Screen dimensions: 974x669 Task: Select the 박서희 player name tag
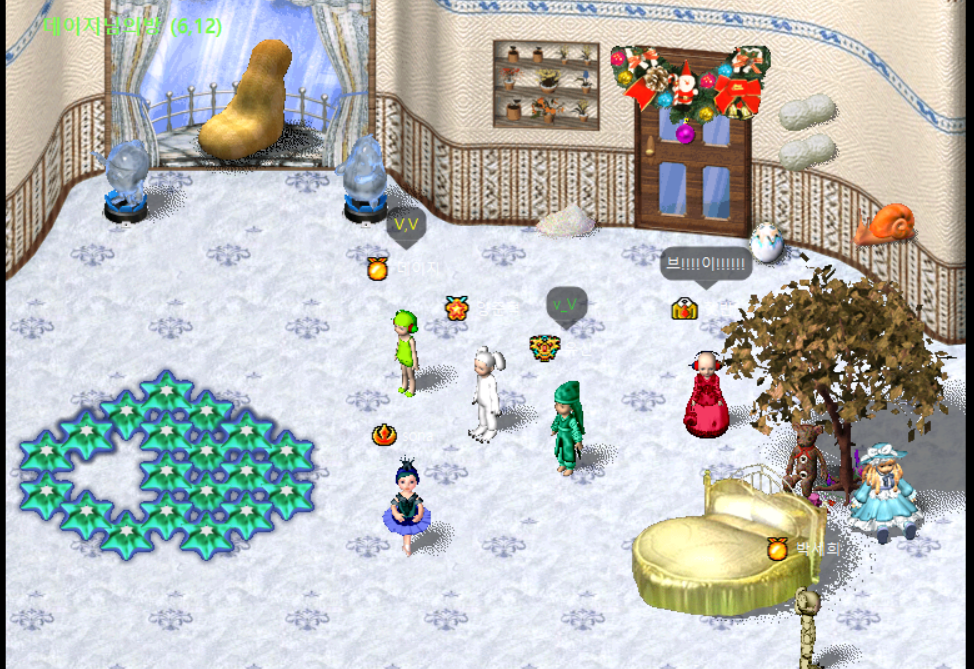[x=818, y=549]
